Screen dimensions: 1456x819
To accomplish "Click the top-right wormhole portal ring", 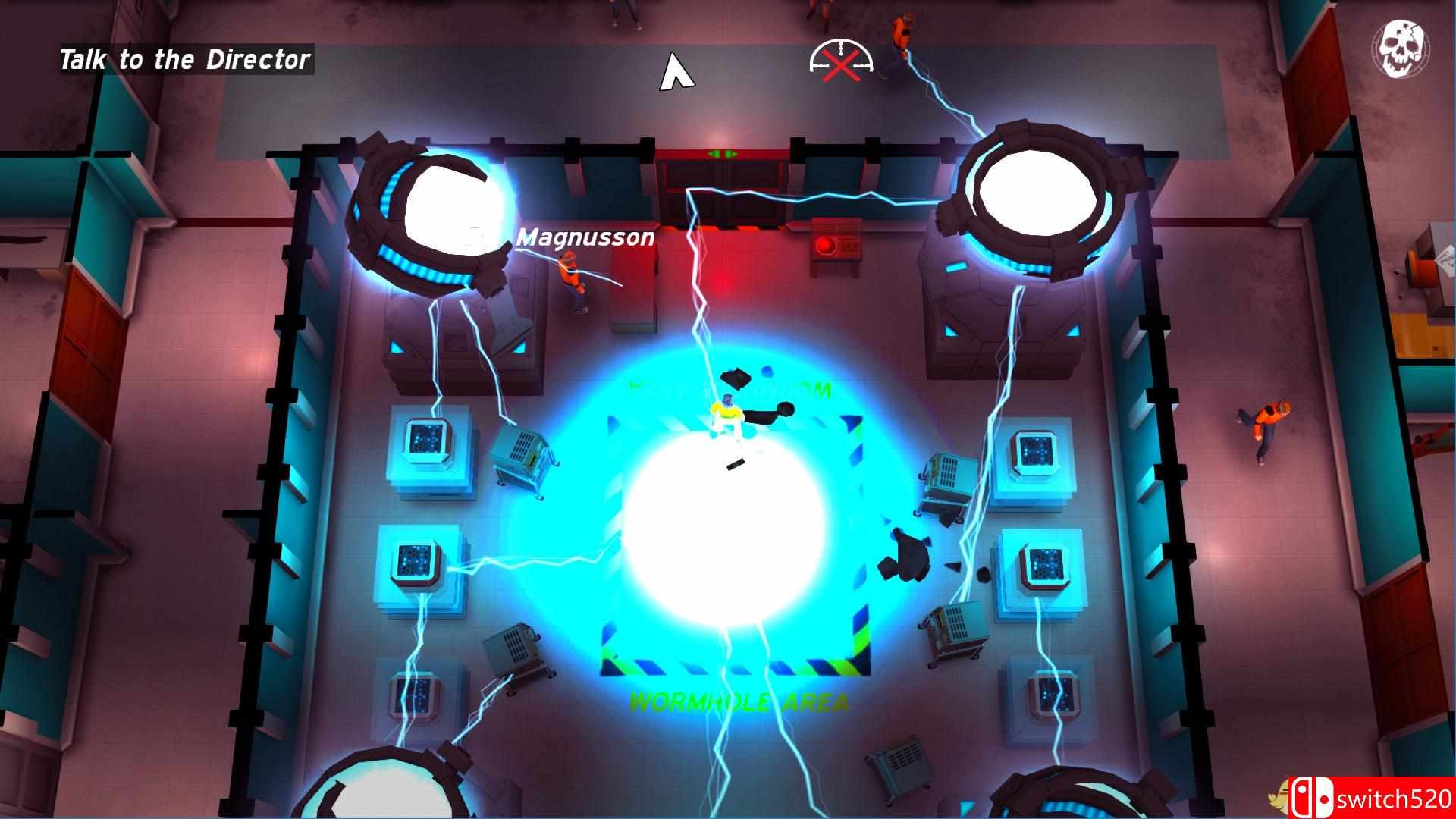I will point(1039,193).
